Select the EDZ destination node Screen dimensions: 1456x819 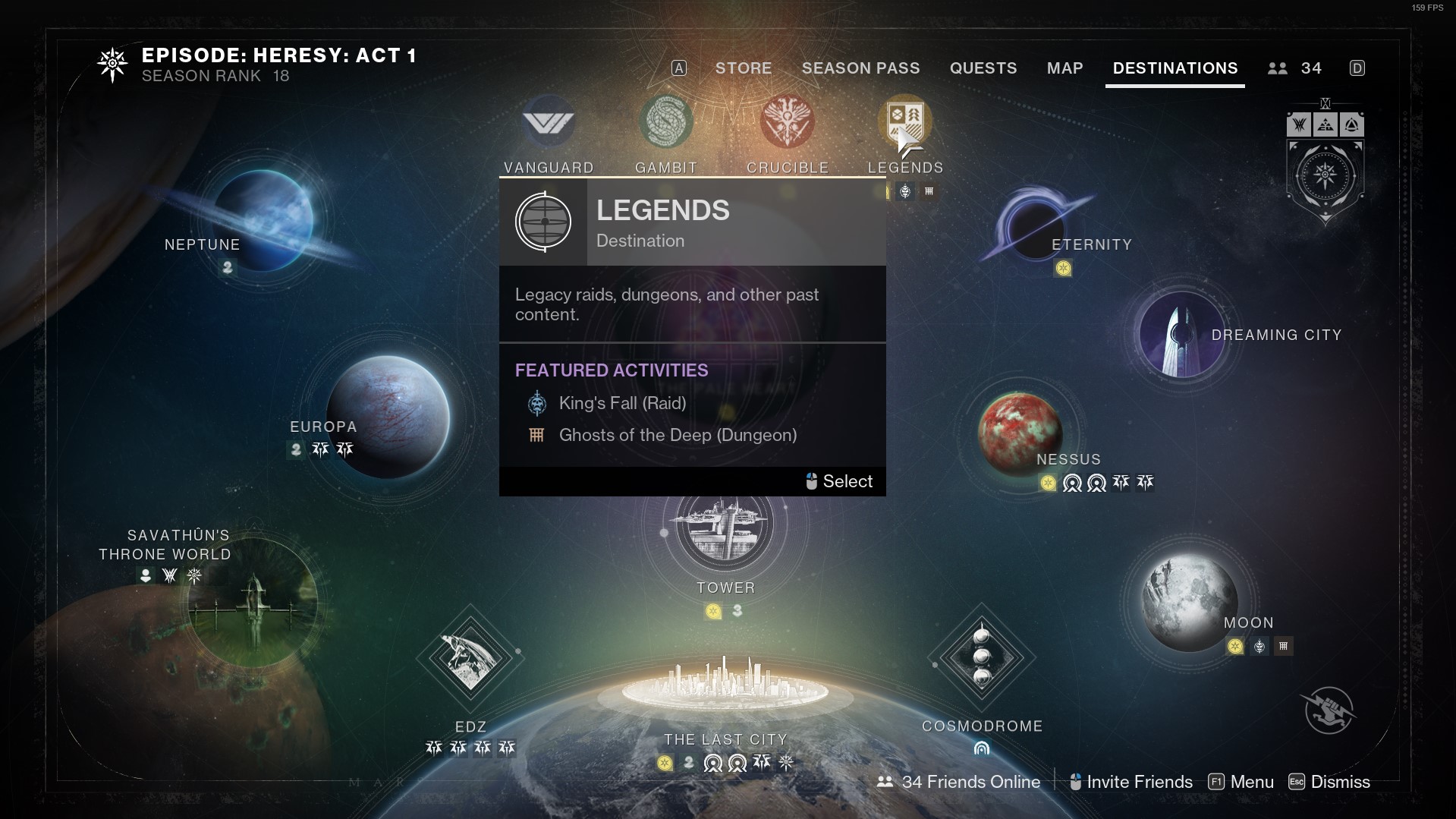[470, 657]
